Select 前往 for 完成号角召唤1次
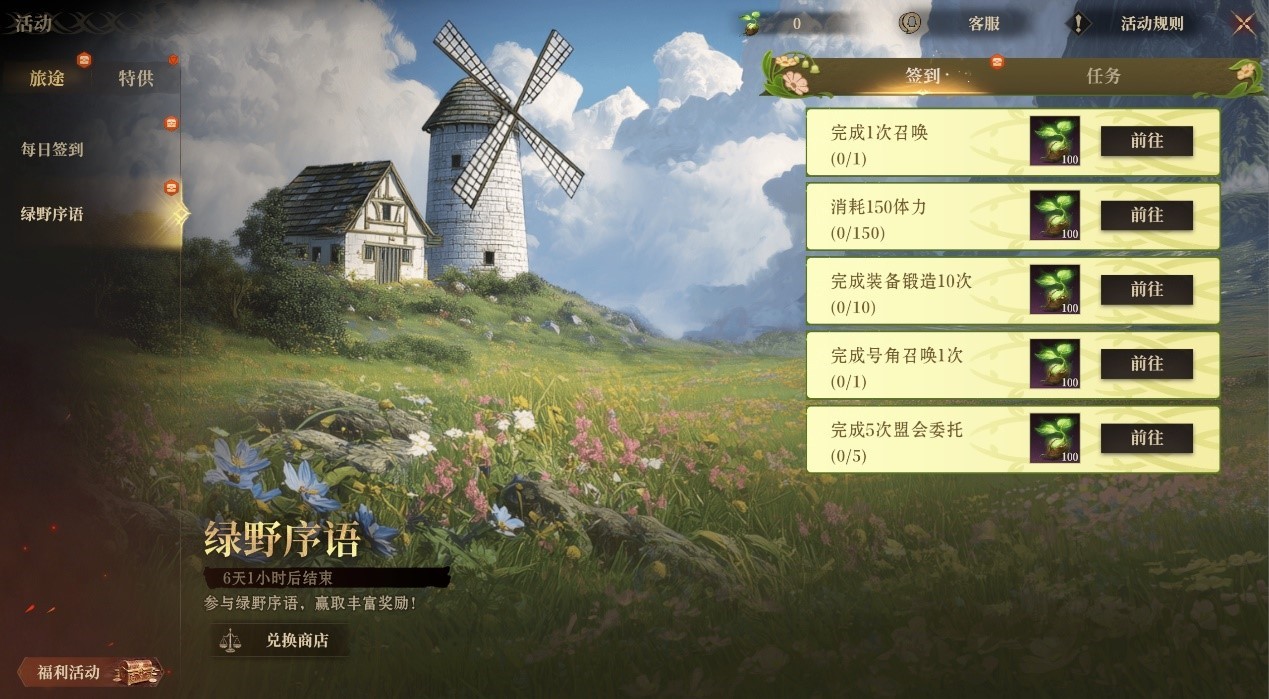The image size is (1269, 699). coord(1146,364)
